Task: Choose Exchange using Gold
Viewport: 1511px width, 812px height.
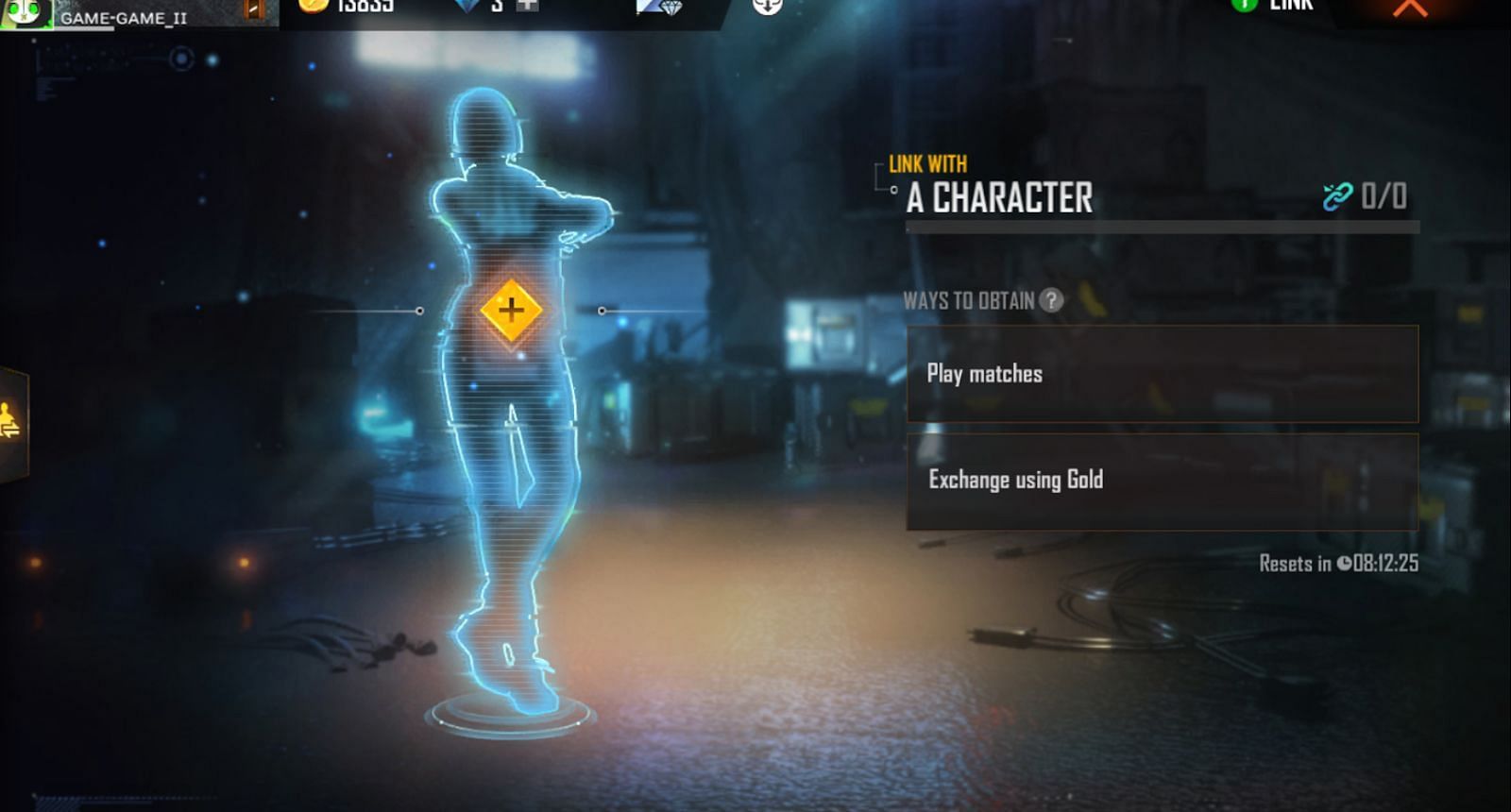Action: point(1162,481)
